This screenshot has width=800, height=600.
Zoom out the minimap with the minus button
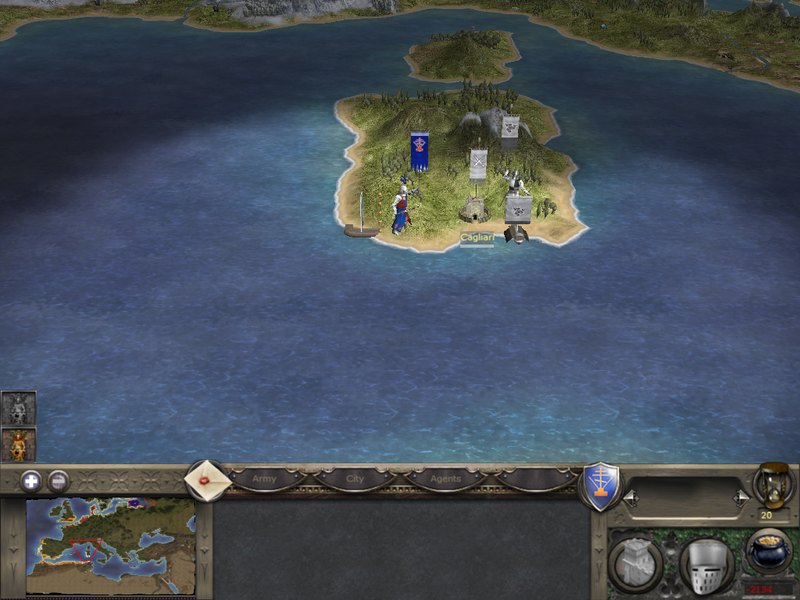59,480
